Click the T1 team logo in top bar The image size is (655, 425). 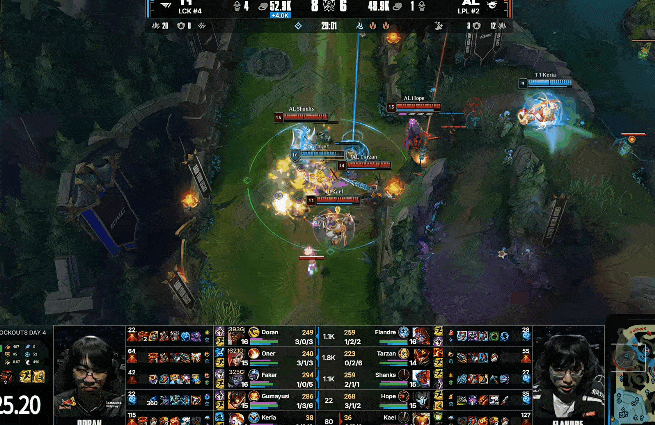coord(162,5)
